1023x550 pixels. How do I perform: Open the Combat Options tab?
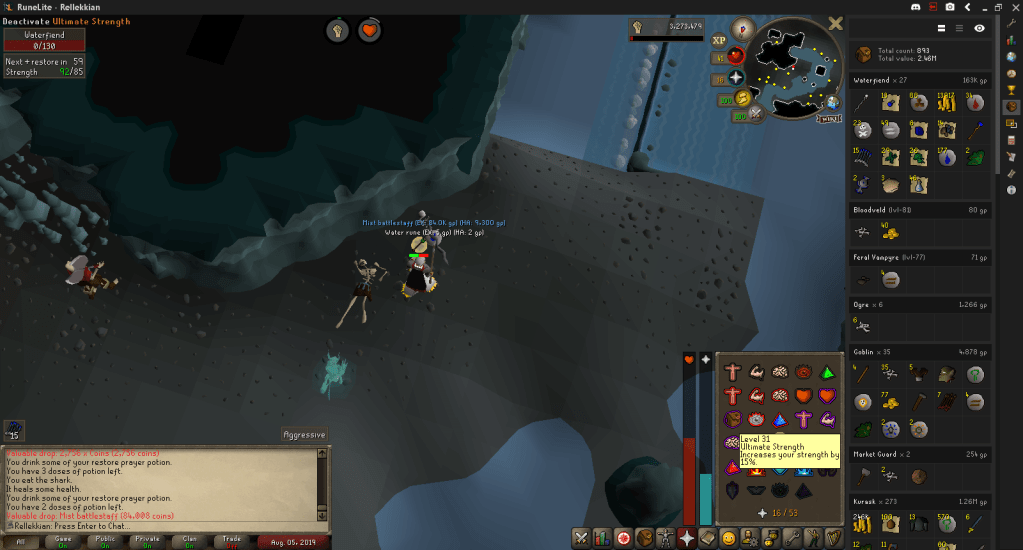[579, 539]
